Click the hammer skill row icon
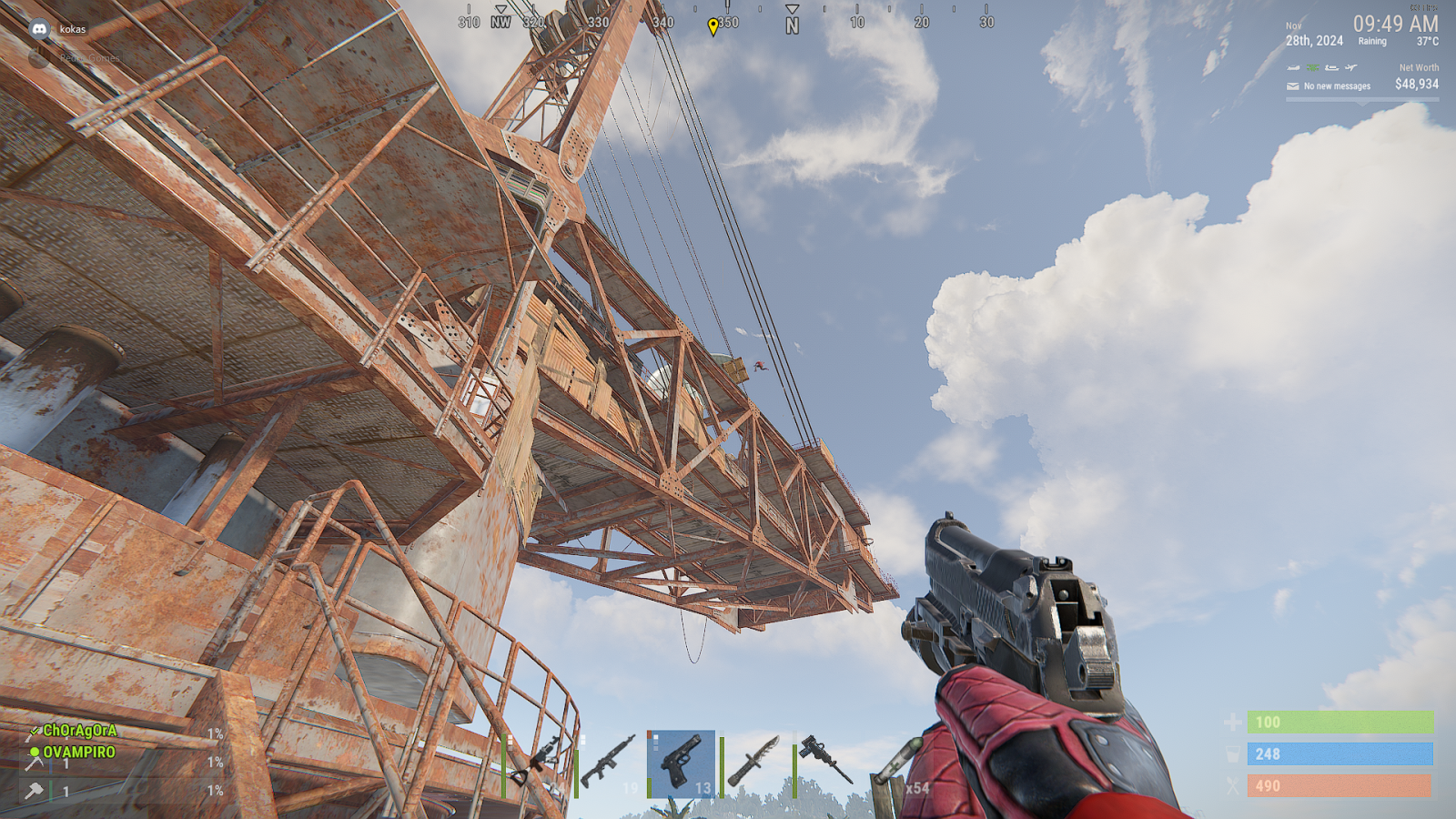The image size is (1456, 819). pyautogui.click(x=35, y=792)
